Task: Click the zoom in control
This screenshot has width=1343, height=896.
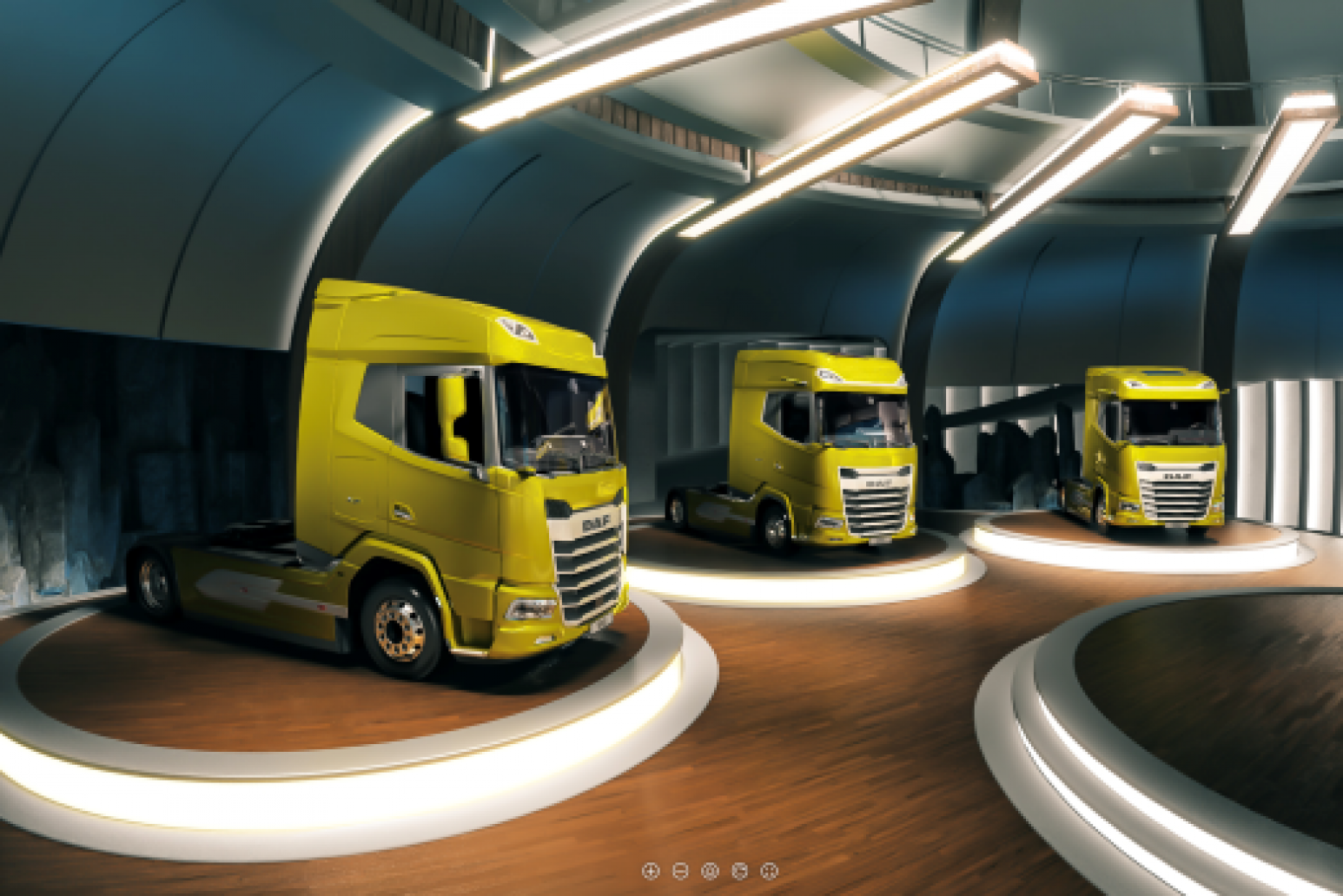Action: 651,869
